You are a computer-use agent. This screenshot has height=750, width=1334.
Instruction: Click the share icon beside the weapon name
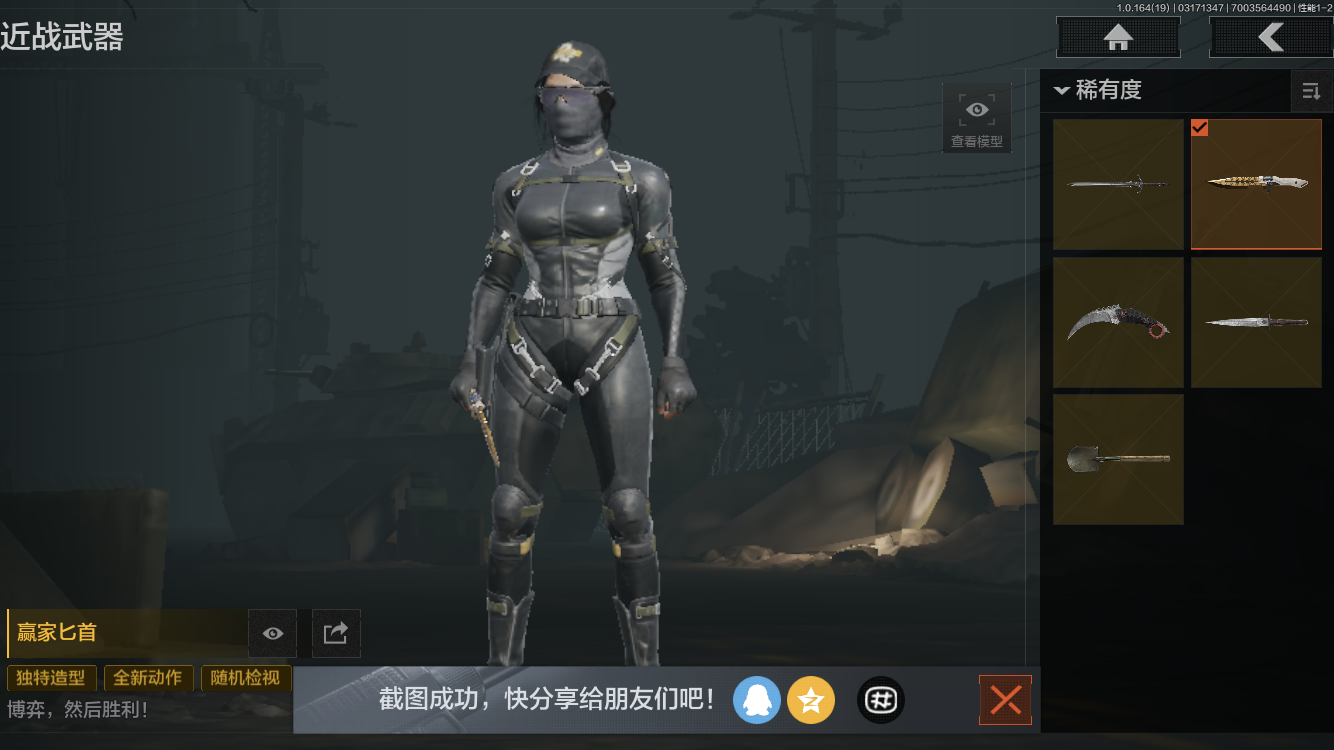336,633
